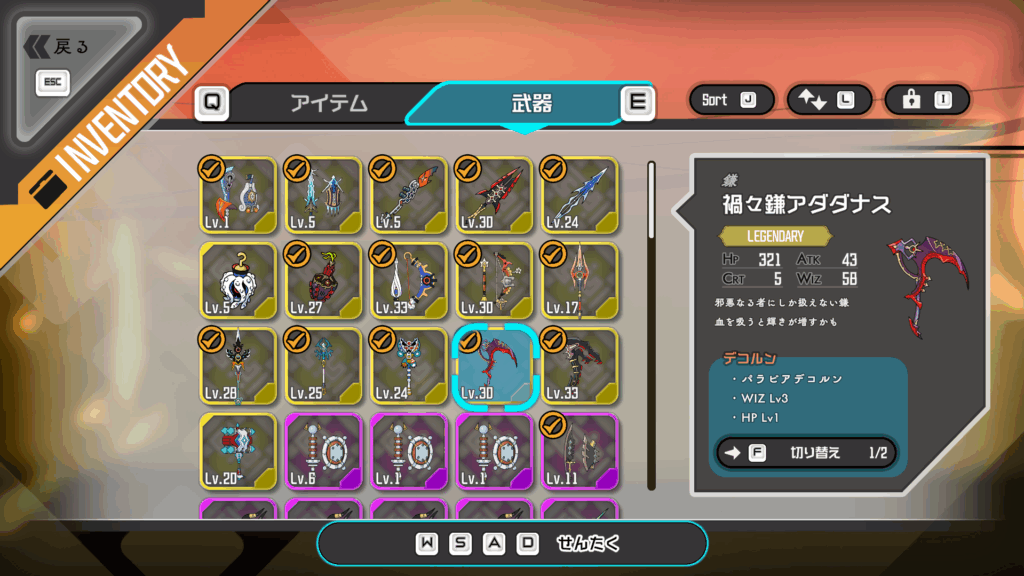The width and height of the screenshot is (1024, 576).
Task: Select the Lv.28 weapon slot
Action: (238, 365)
